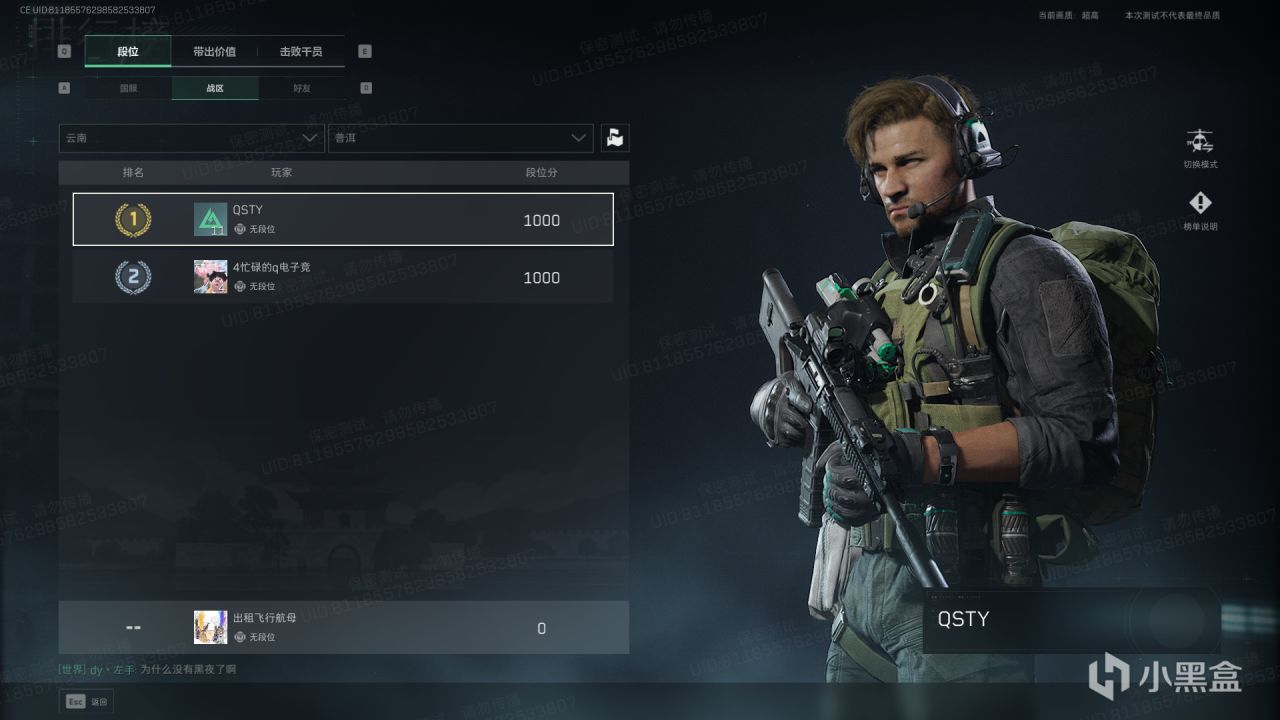Open the world chat message line
1280x720 pixels.
point(148,670)
